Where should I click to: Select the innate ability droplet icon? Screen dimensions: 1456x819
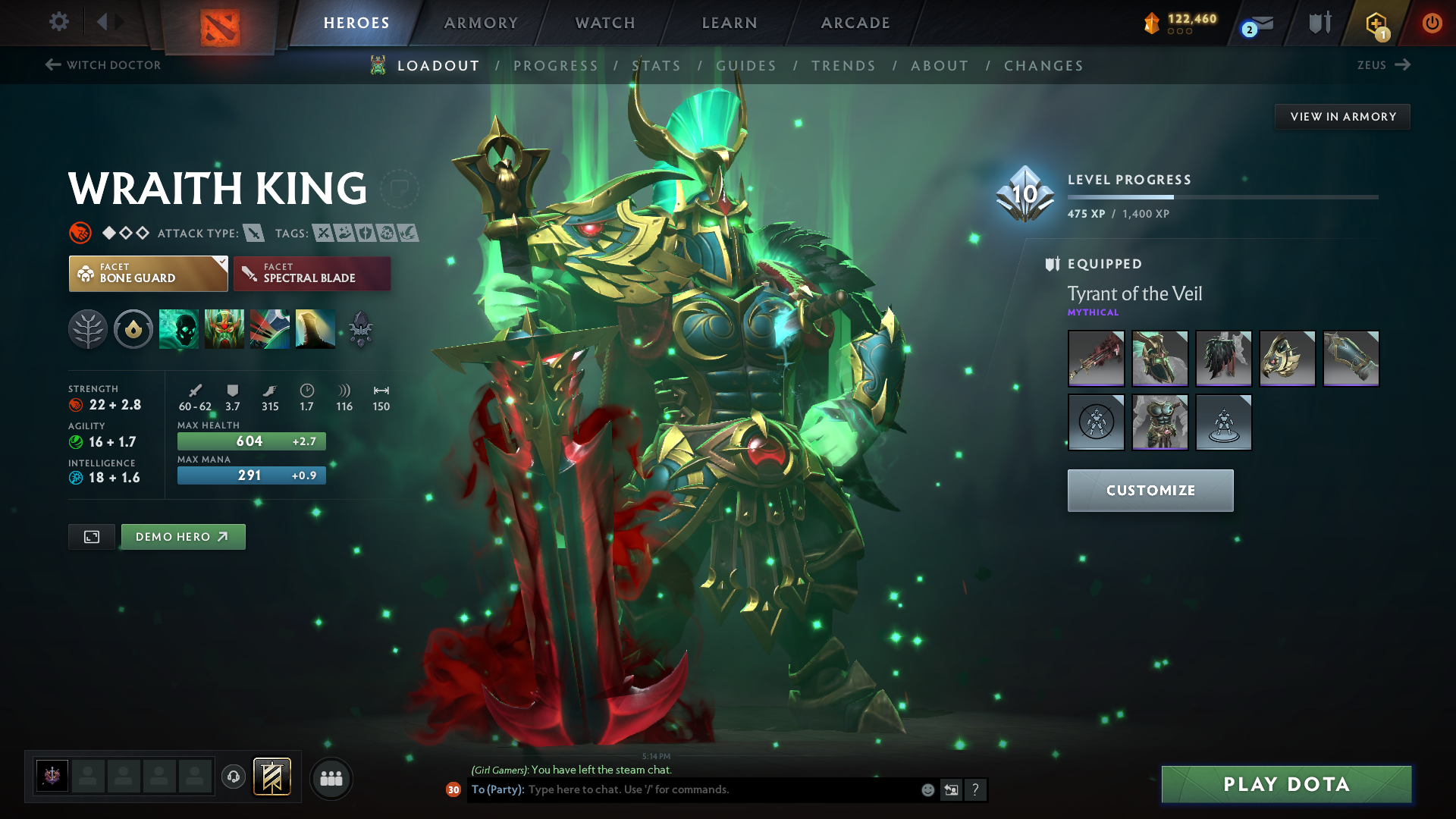133,329
